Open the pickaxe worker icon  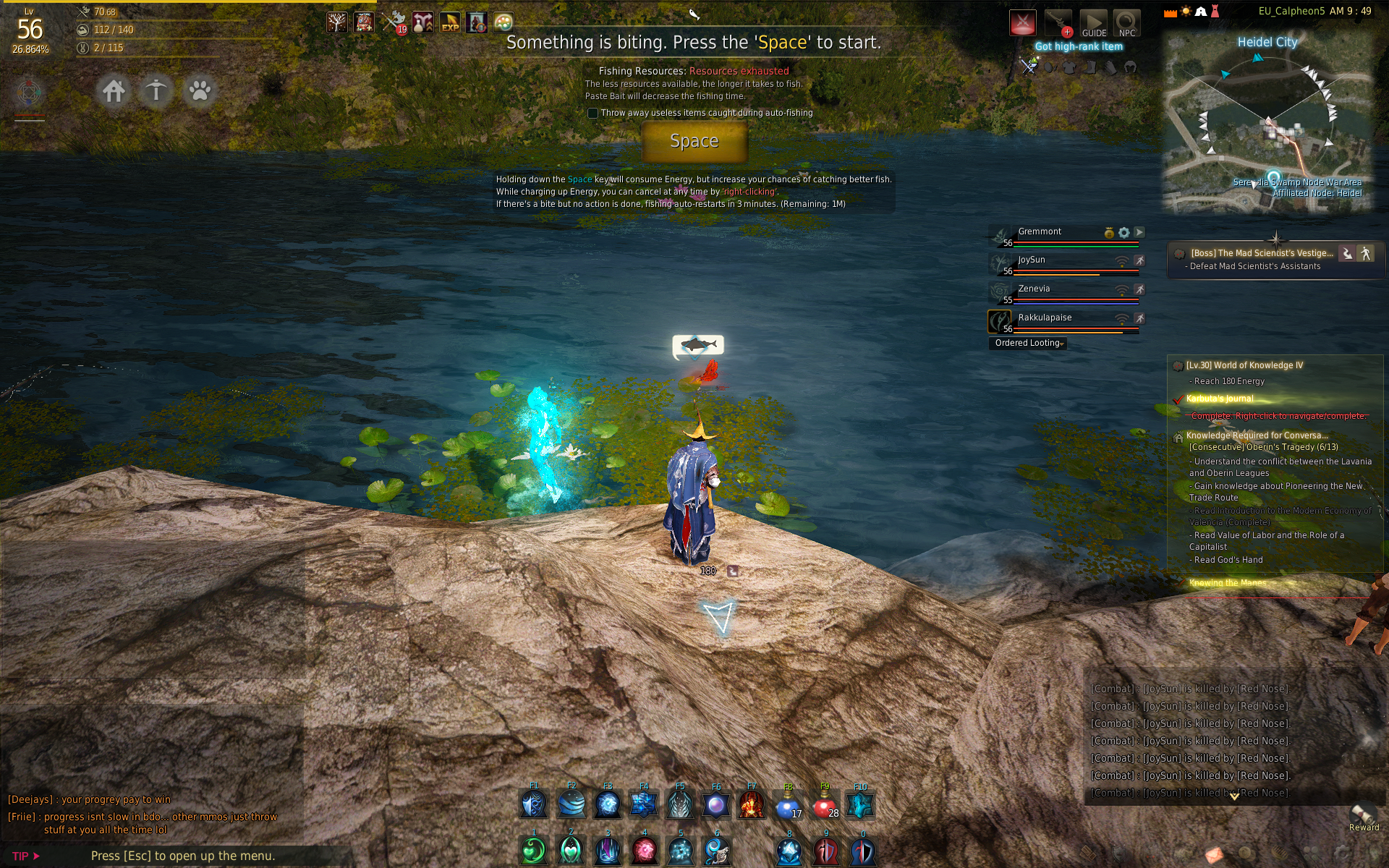pyautogui.click(x=156, y=91)
